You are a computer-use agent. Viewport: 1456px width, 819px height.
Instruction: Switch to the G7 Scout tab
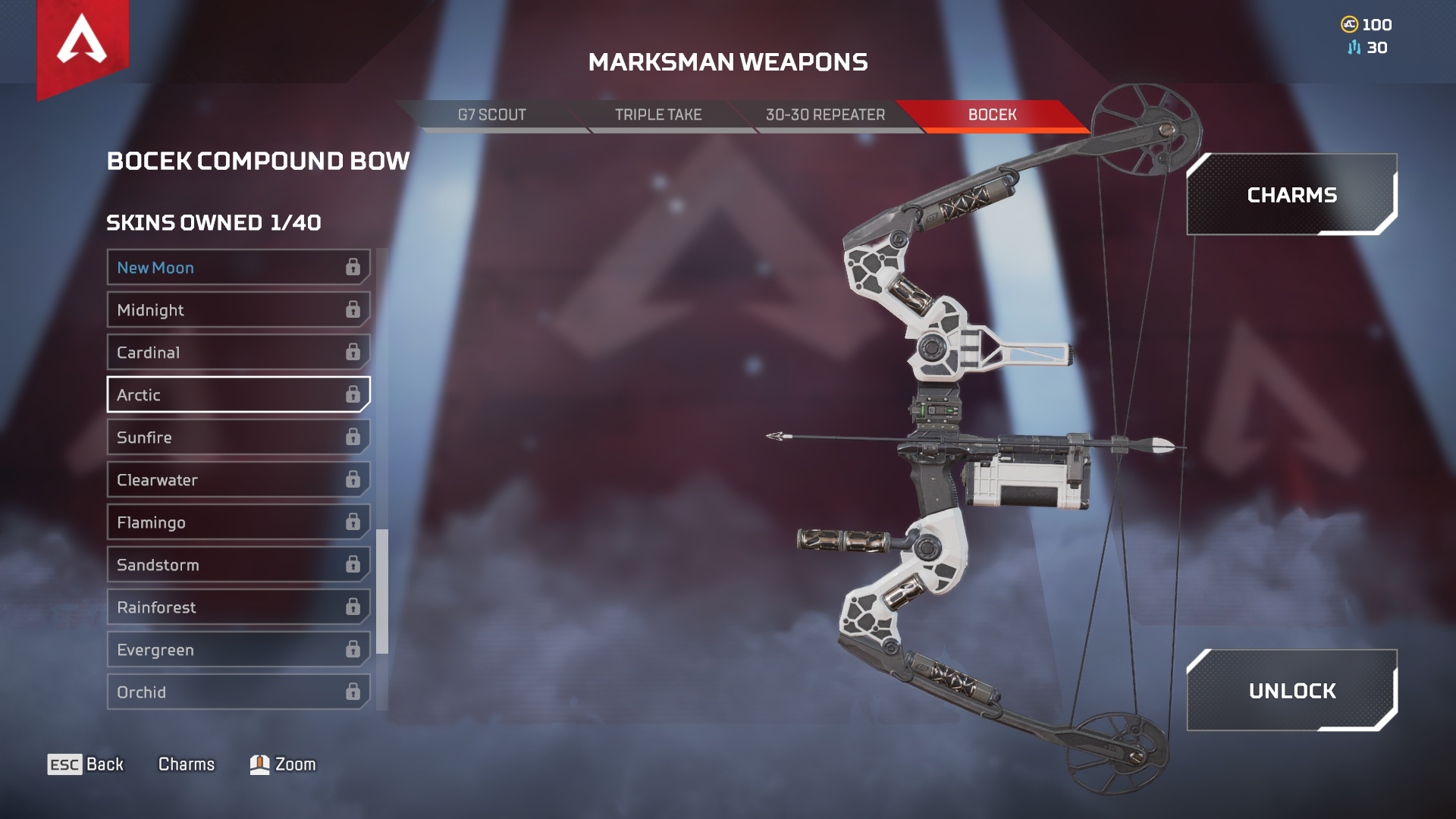(x=491, y=115)
